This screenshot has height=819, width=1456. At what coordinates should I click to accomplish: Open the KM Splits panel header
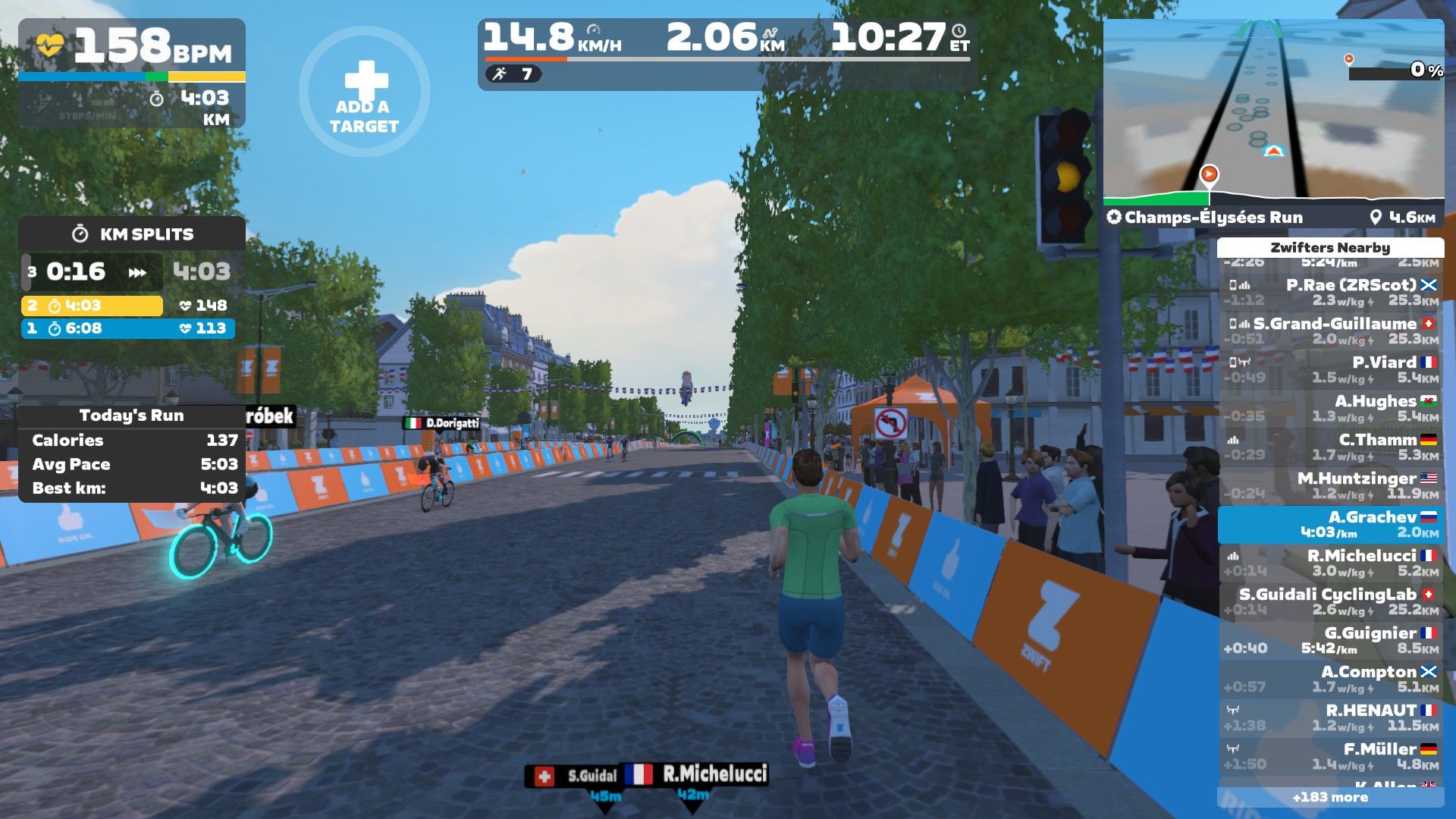pyautogui.click(x=132, y=234)
